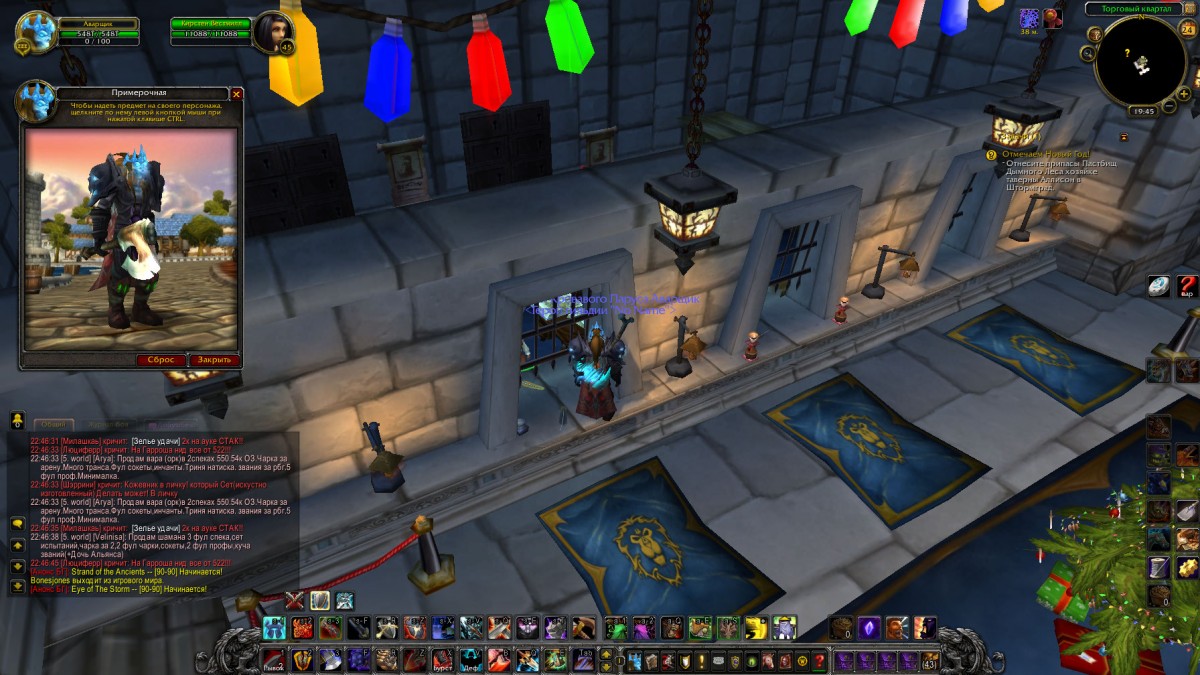
Task: Open the calendar showing day 24
Action: 1187,28
